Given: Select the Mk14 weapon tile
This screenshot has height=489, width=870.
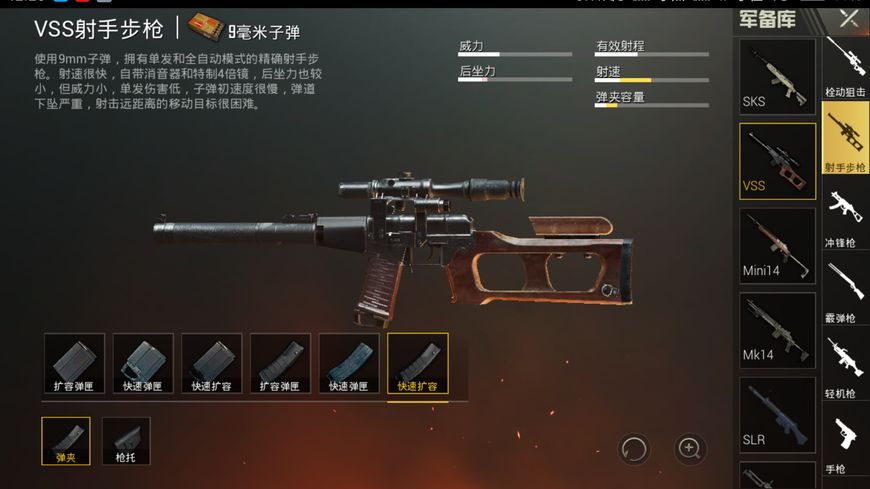Looking at the screenshot, I should (777, 329).
